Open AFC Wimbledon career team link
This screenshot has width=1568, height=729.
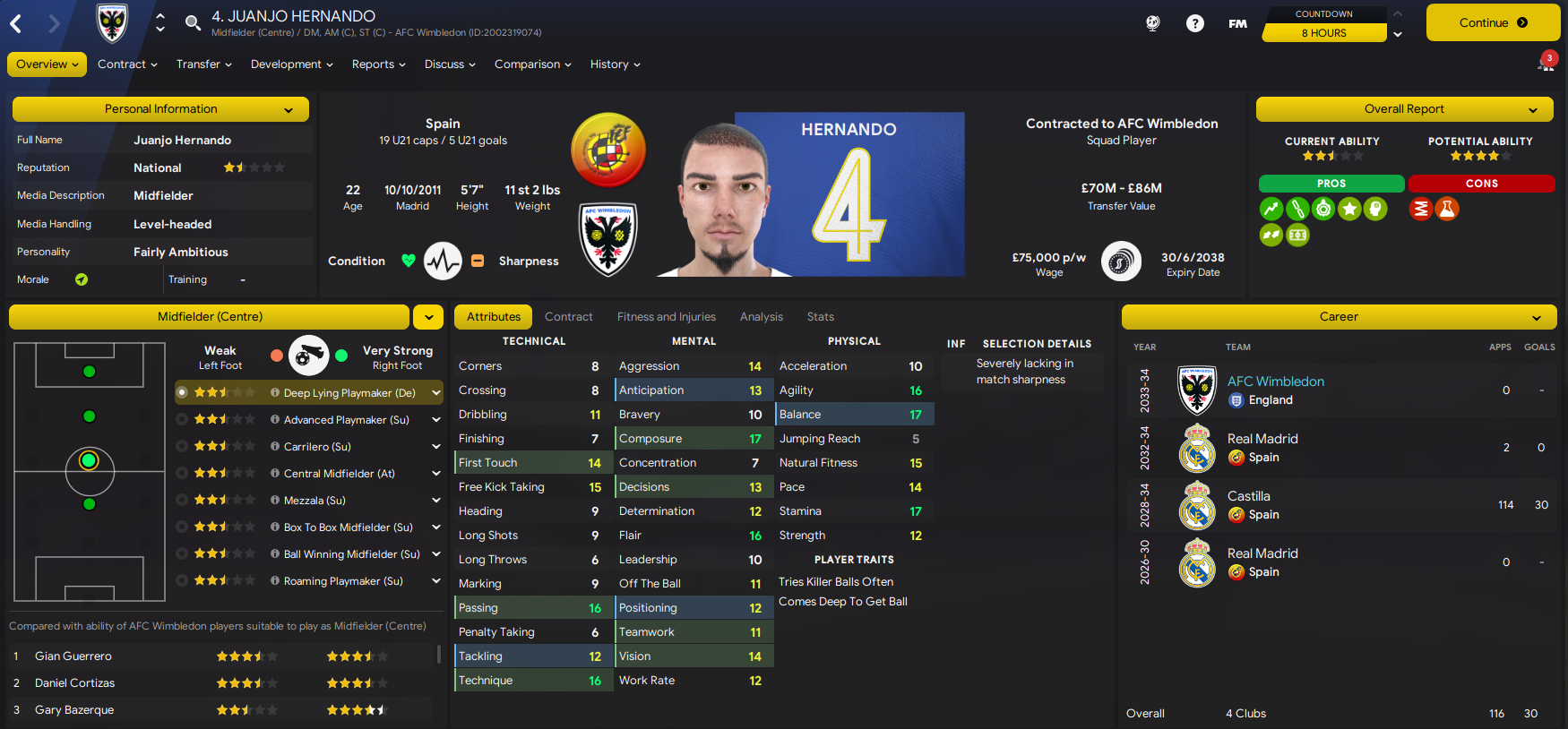click(x=1275, y=382)
